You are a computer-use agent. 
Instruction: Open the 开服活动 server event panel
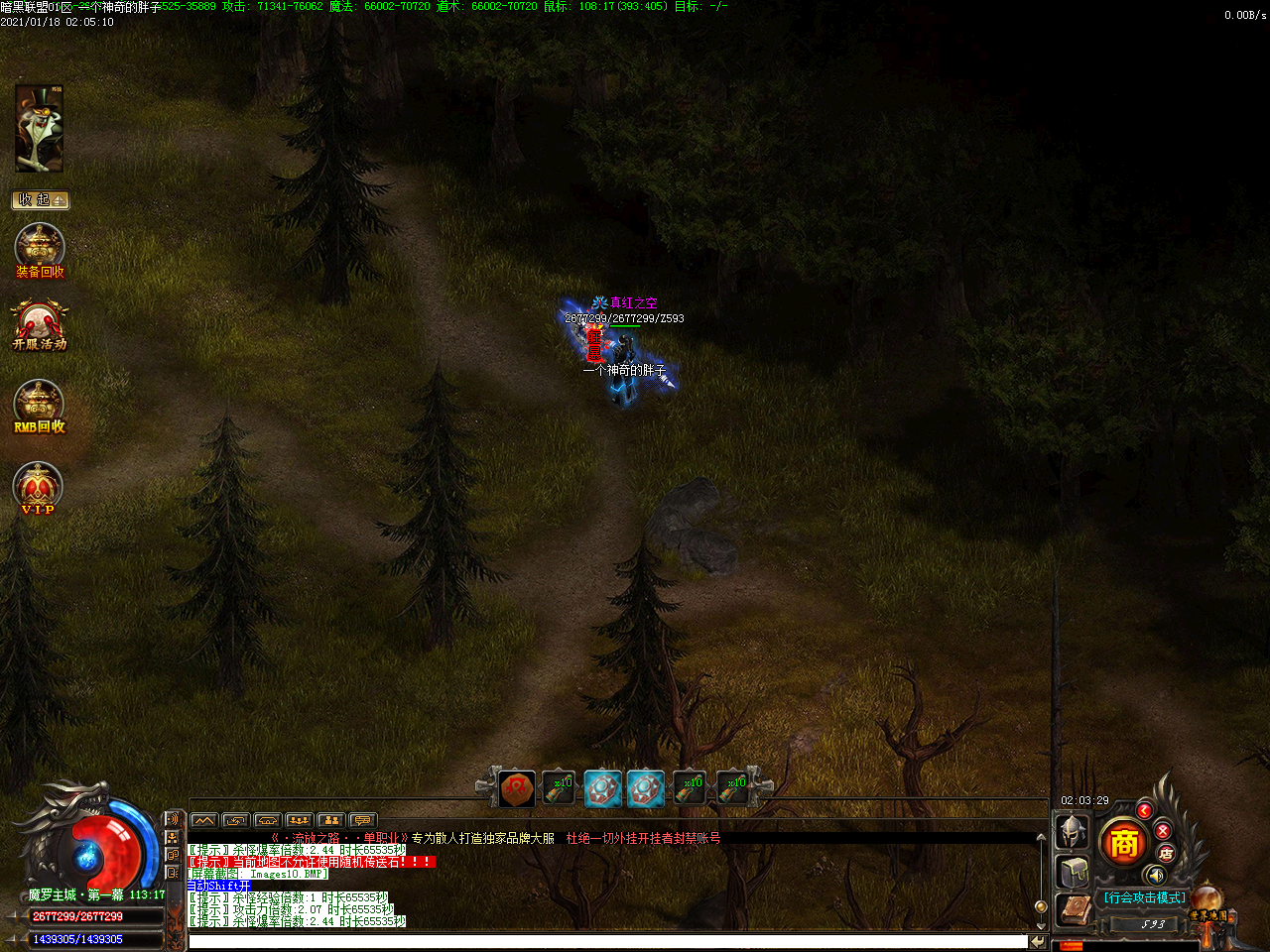tap(39, 325)
